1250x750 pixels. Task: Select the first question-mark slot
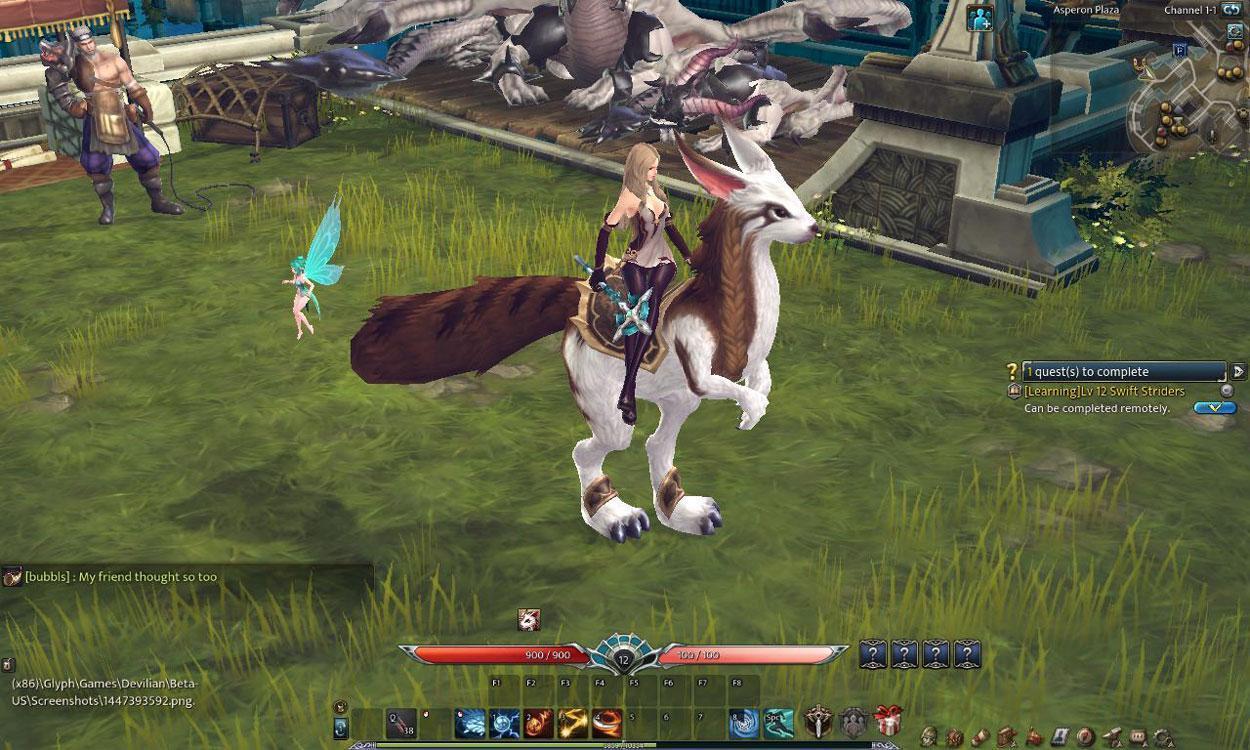873,655
